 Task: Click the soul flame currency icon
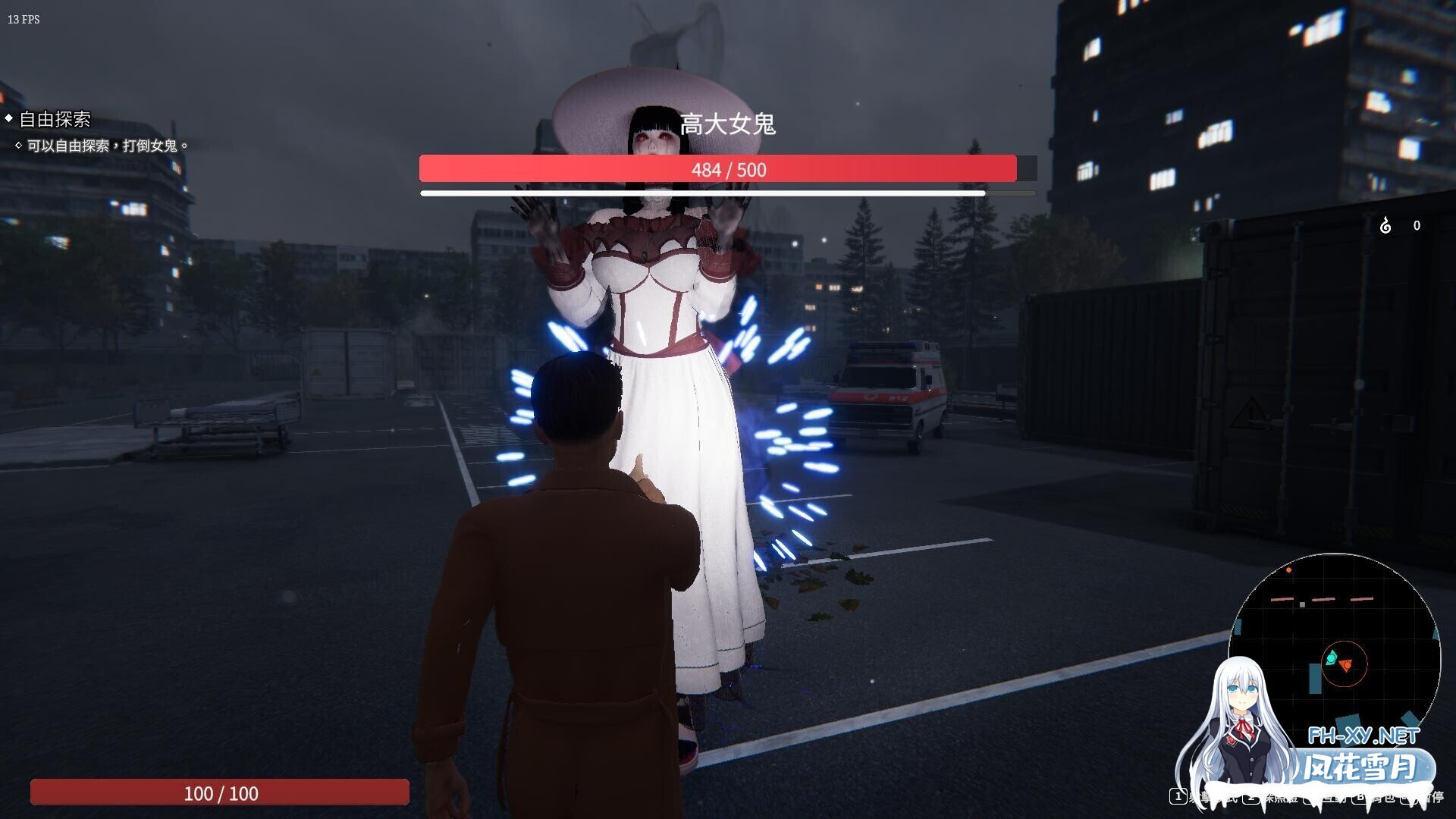1385,225
